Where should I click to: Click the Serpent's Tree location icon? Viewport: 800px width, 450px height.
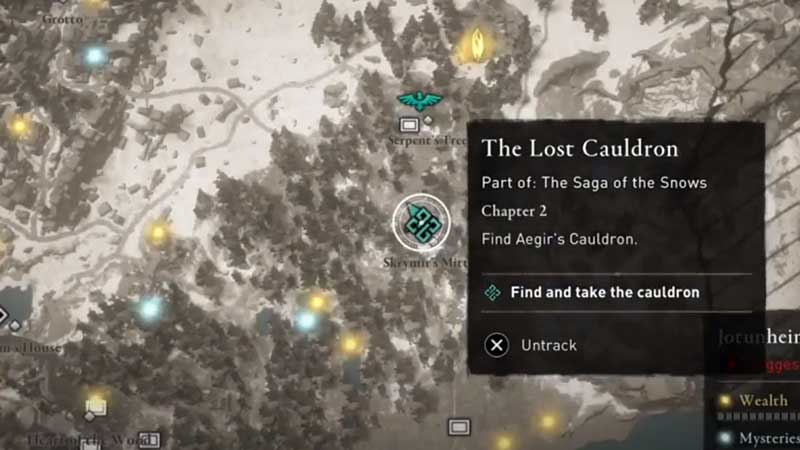click(x=409, y=125)
